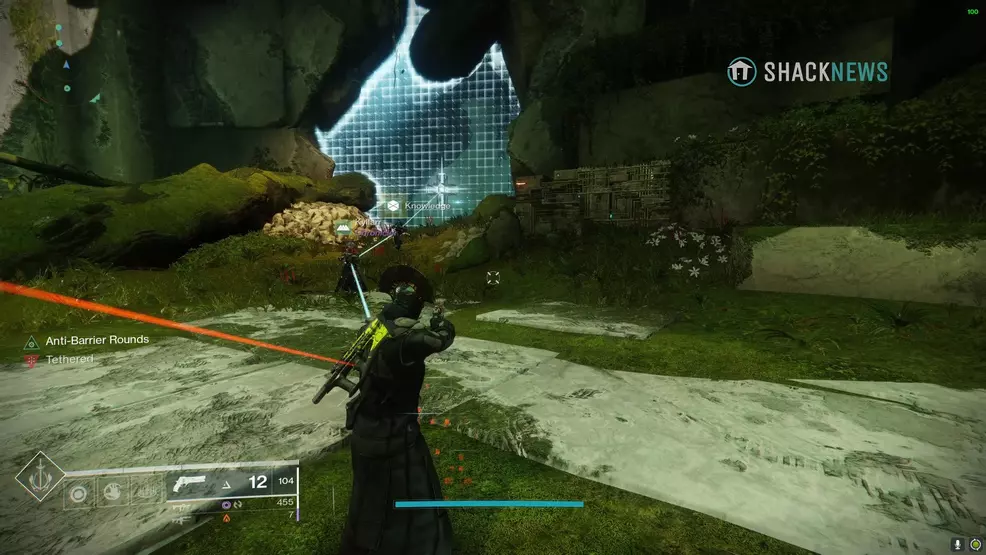Toggle the microphone icon overlay
The height and width of the screenshot is (555, 986).
tap(957, 544)
